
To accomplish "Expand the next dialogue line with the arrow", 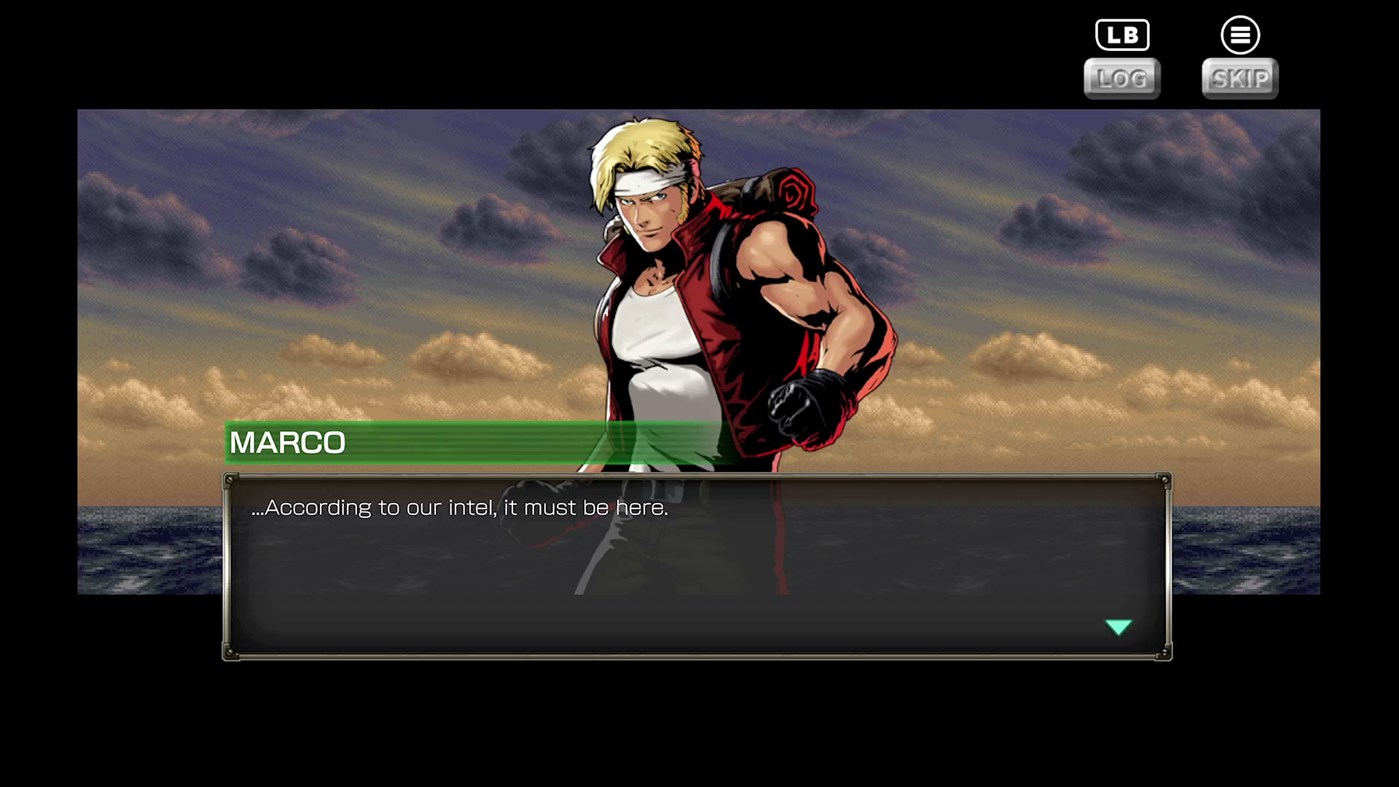I will (1118, 626).
